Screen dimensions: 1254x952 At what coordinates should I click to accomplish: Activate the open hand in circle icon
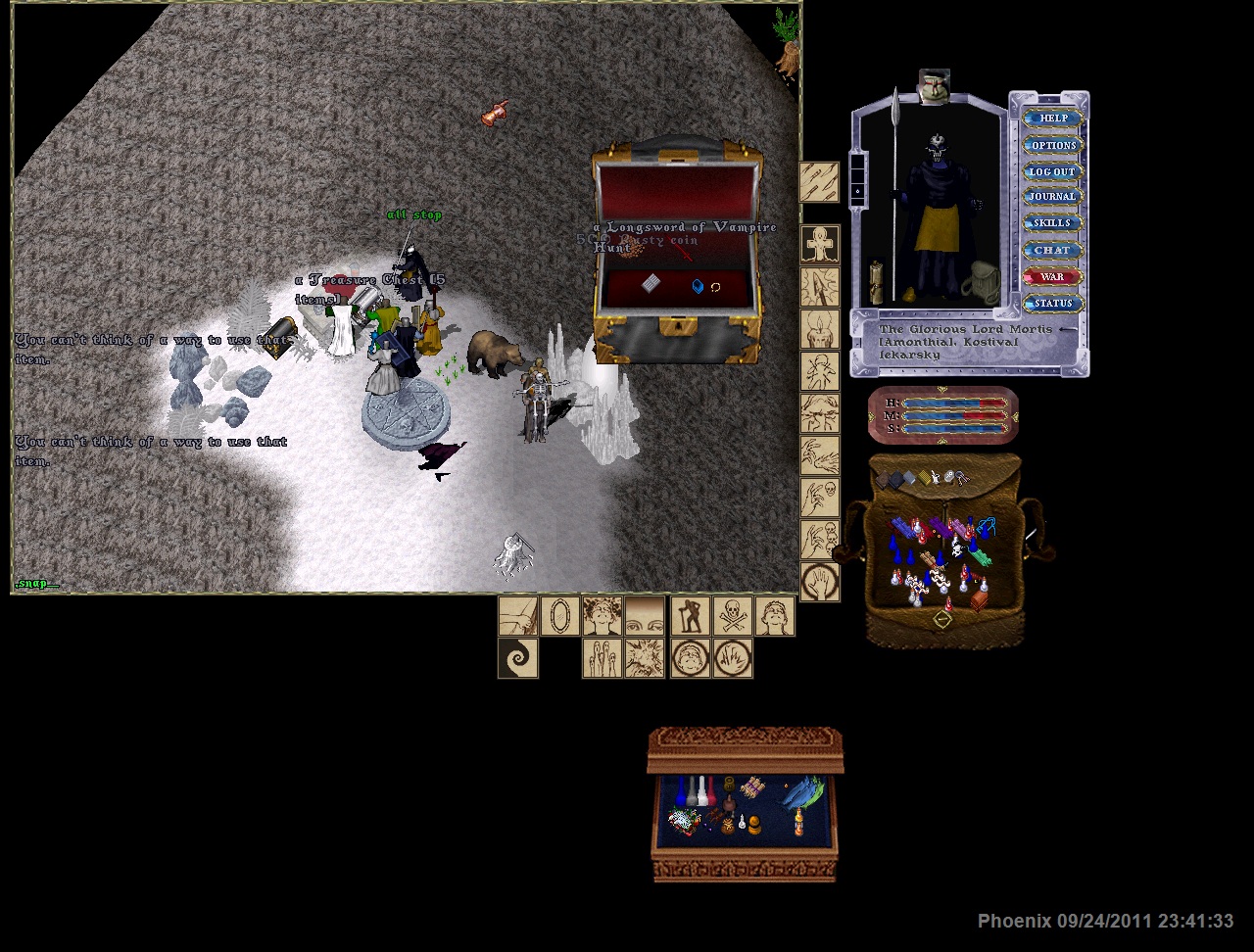click(x=820, y=582)
